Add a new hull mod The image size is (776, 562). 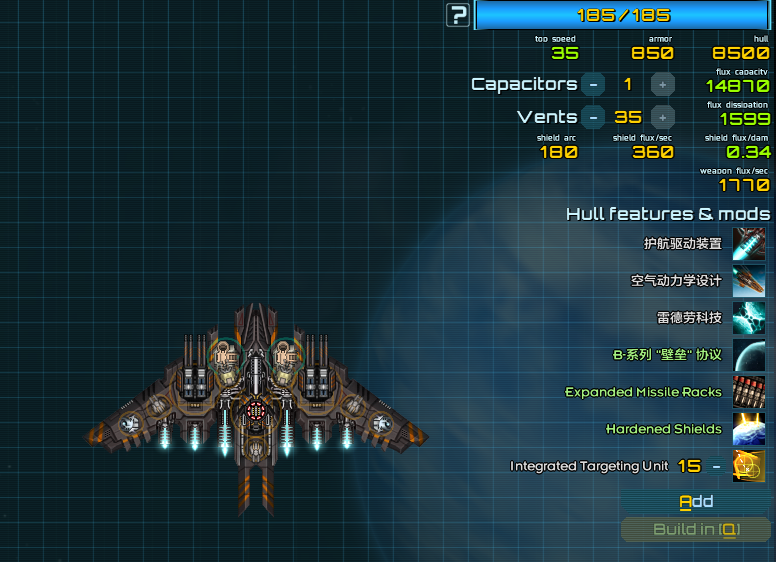(x=696, y=501)
